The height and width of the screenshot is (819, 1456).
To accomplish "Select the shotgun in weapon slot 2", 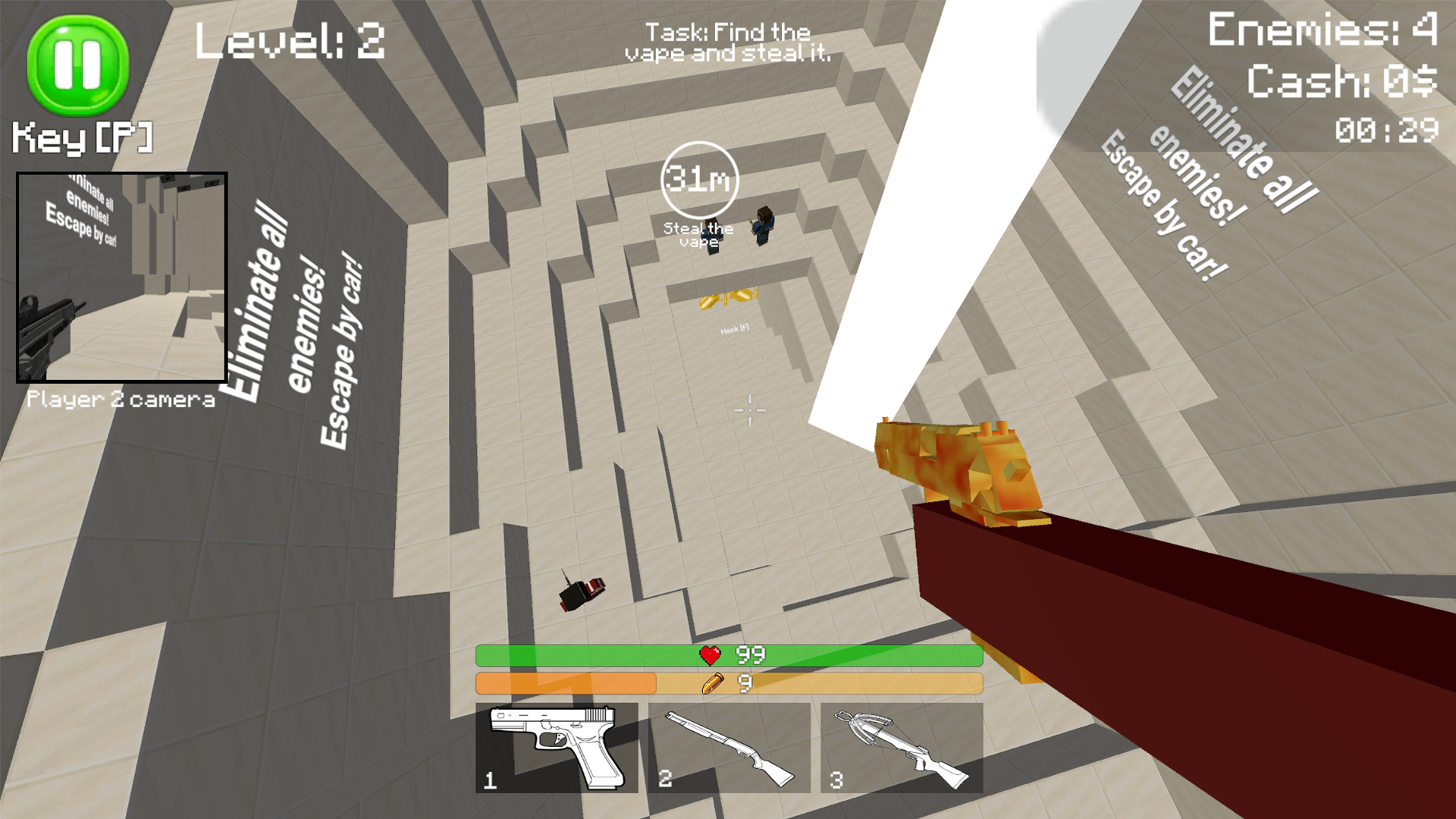I will click(x=728, y=747).
